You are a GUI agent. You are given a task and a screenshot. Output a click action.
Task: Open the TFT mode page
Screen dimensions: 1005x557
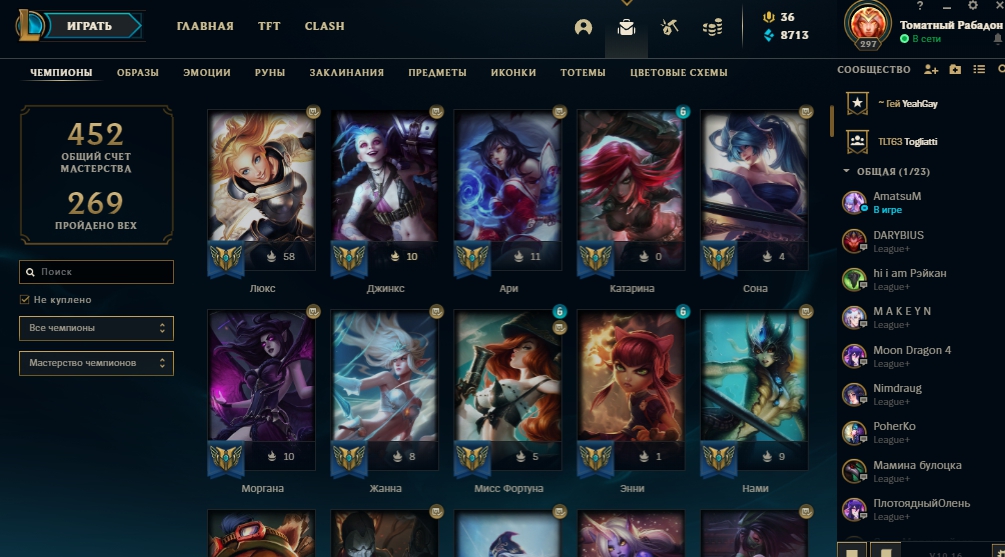point(269,26)
